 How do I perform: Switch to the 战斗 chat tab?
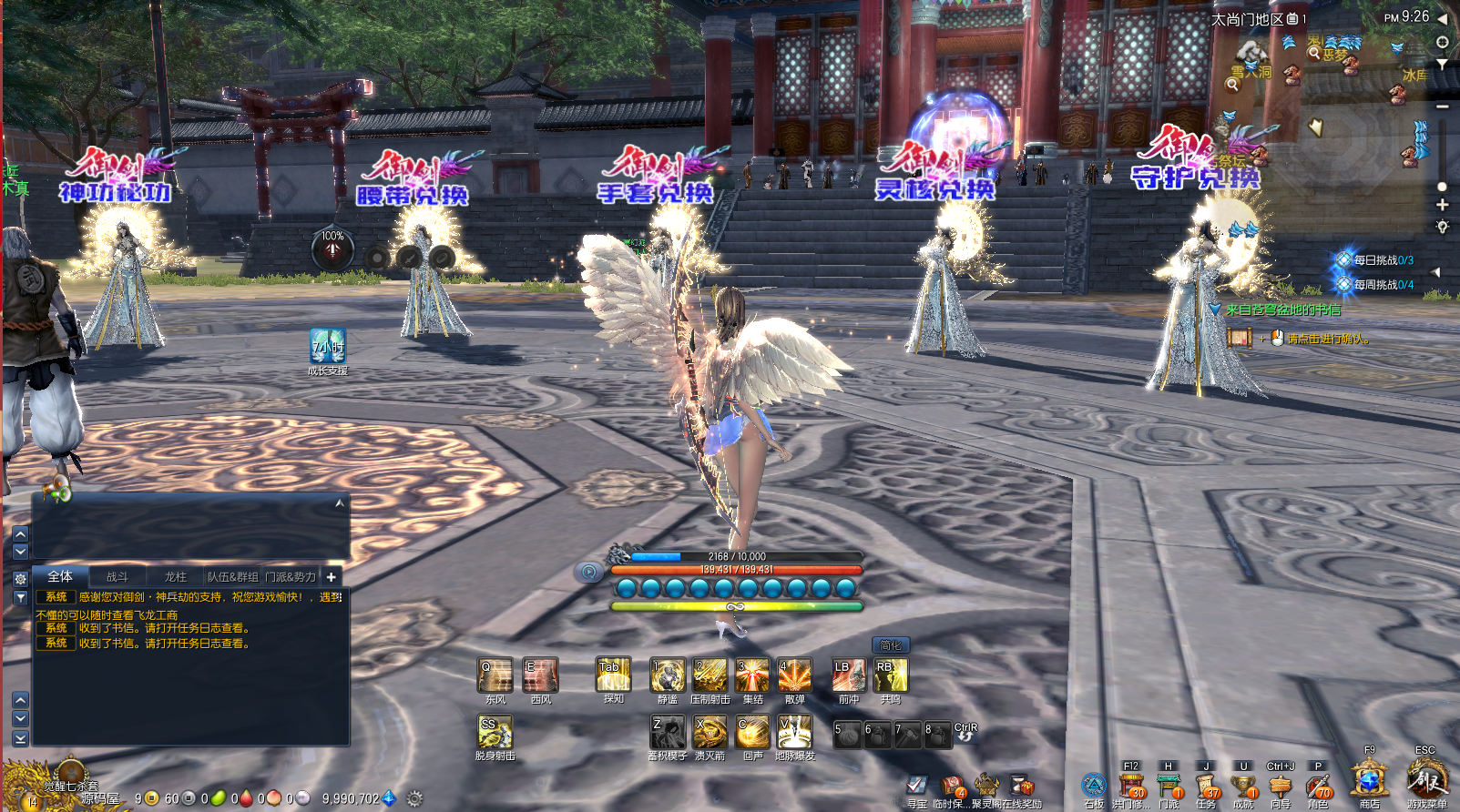pos(117,577)
